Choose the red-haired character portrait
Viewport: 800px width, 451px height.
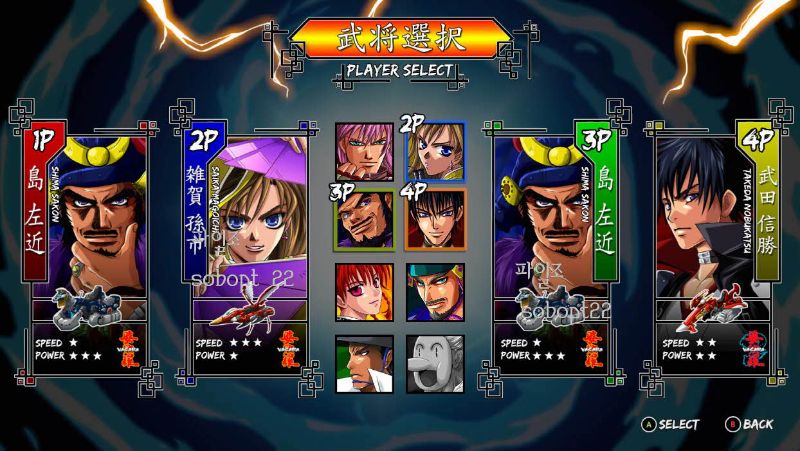click(x=364, y=291)
